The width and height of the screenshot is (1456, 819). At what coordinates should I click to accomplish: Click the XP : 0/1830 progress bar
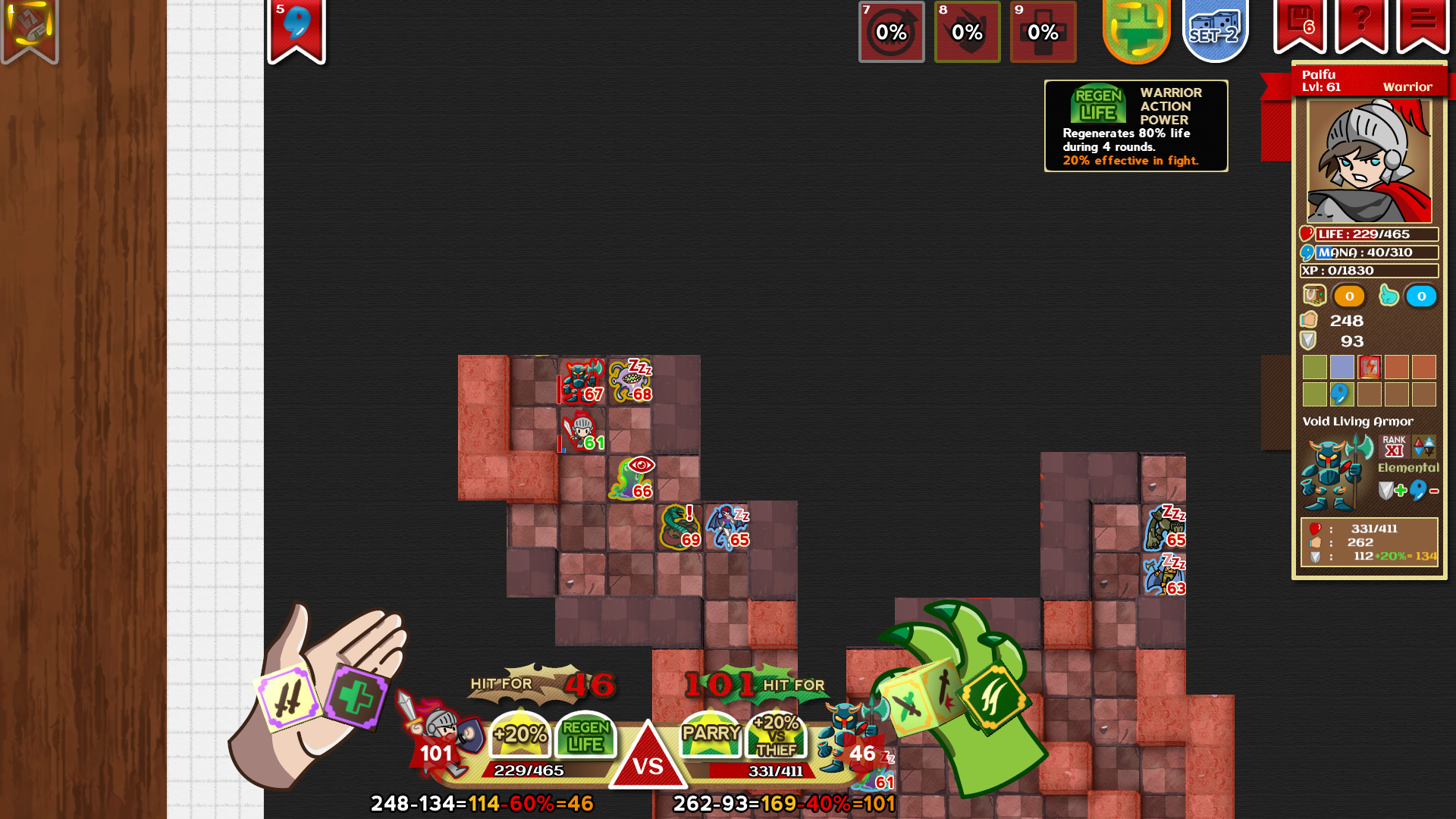1370,270
